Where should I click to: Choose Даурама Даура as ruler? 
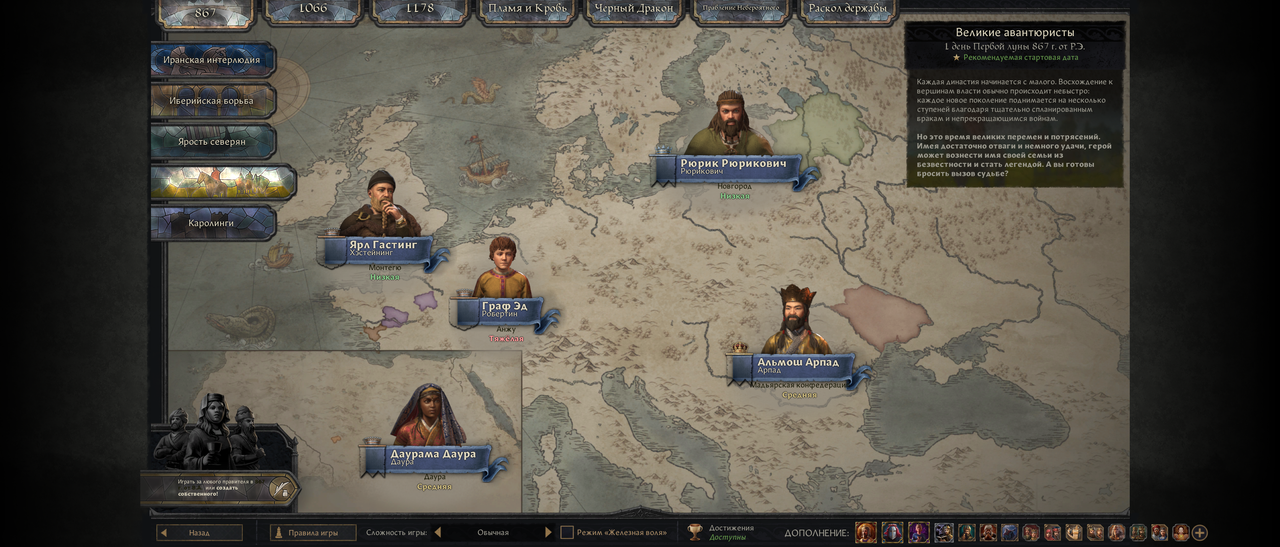[x=432, y=457]
